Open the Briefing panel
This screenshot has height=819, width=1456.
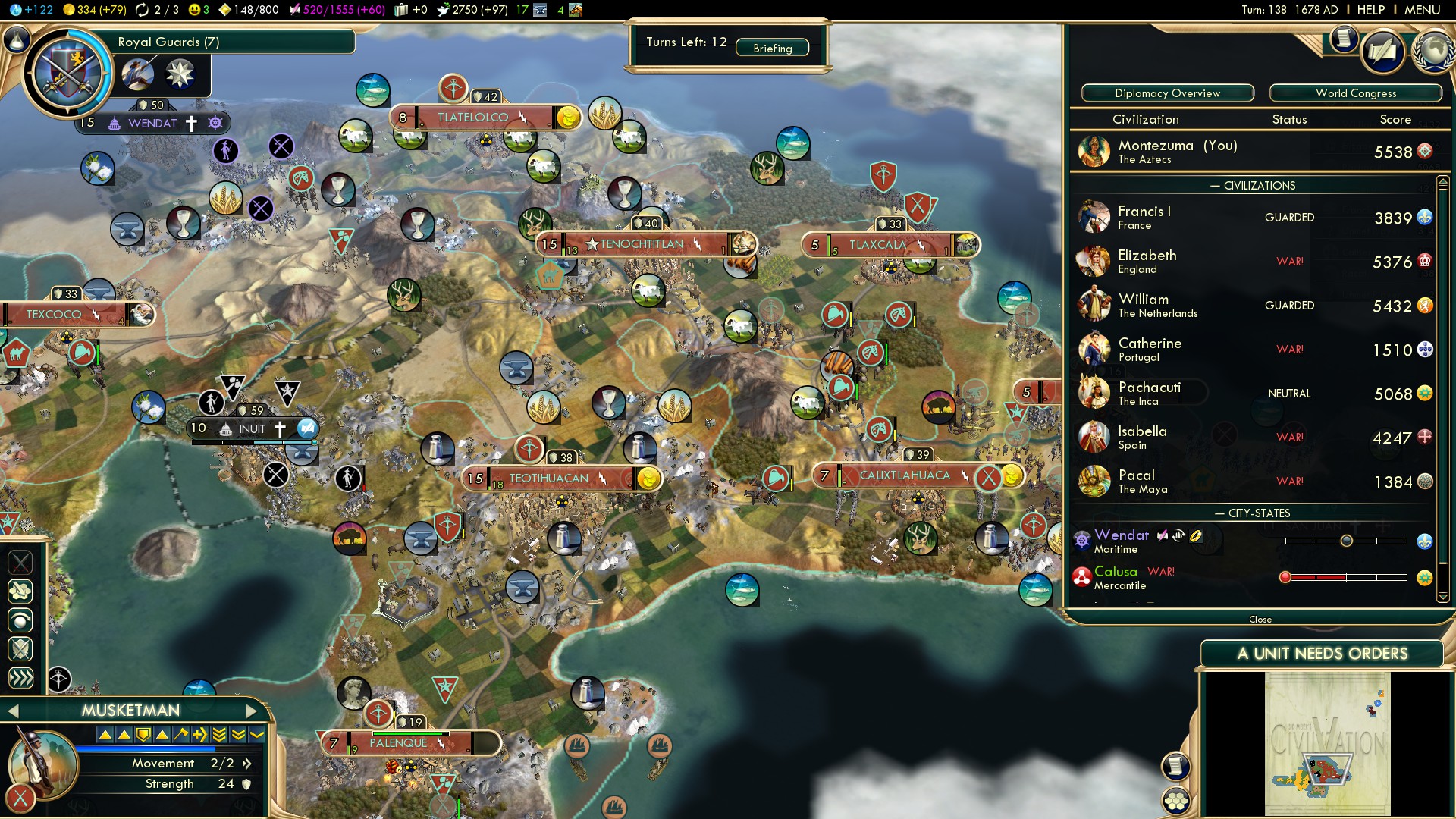tap(772, 49)
